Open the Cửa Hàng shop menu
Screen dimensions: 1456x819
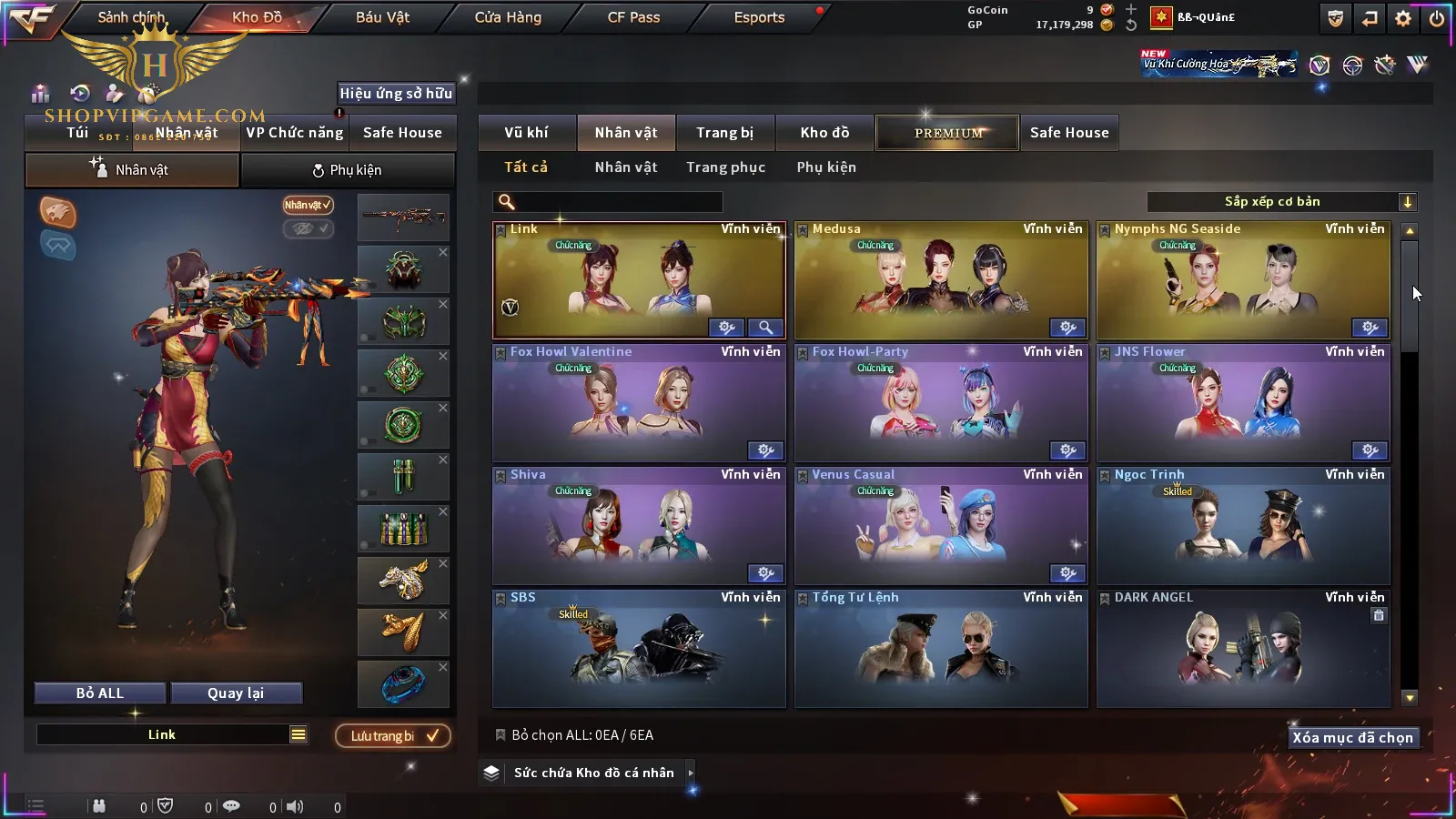click(508, 17)
